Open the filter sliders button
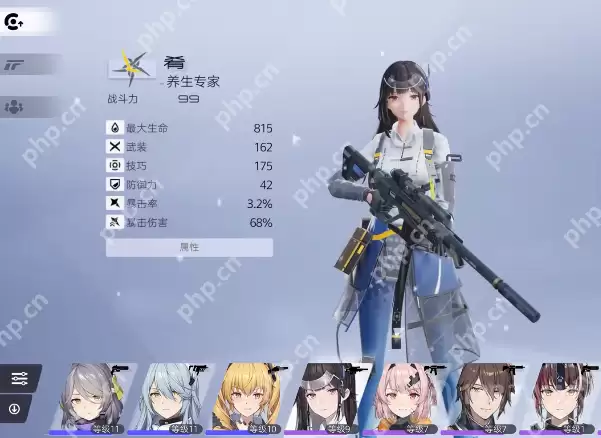 (19, 378)
